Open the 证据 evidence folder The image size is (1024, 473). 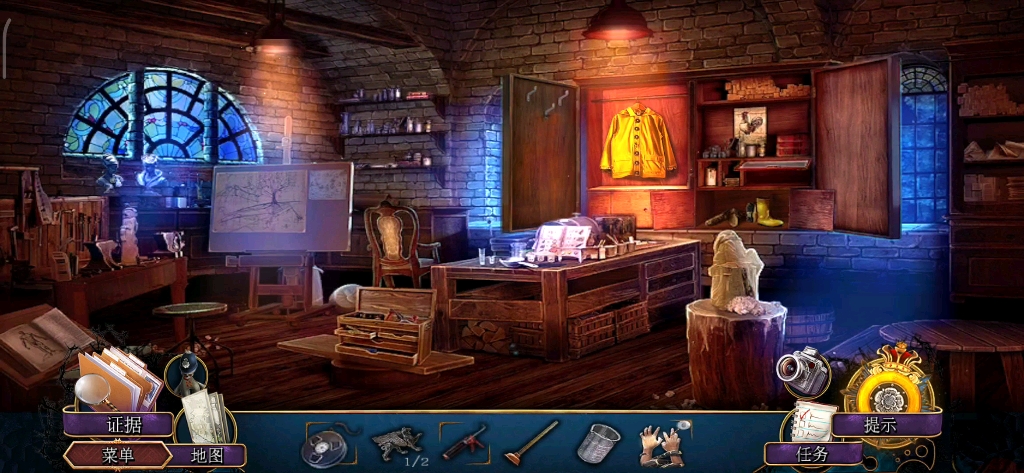[x=123, y=423]
